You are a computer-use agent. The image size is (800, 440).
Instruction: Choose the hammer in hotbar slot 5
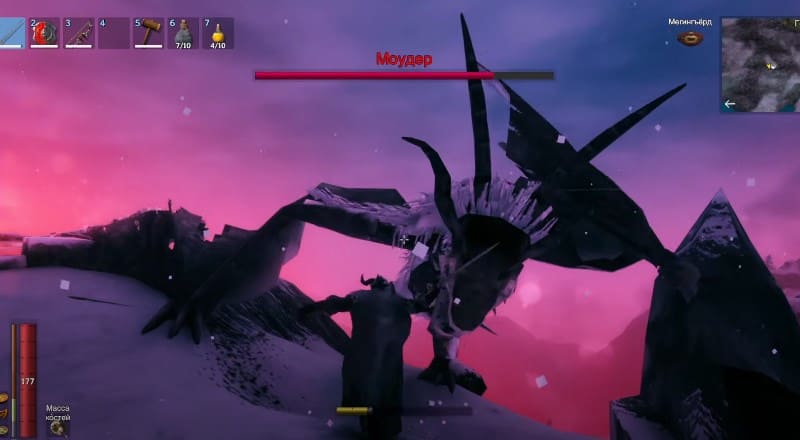click(x=149, y=33)
